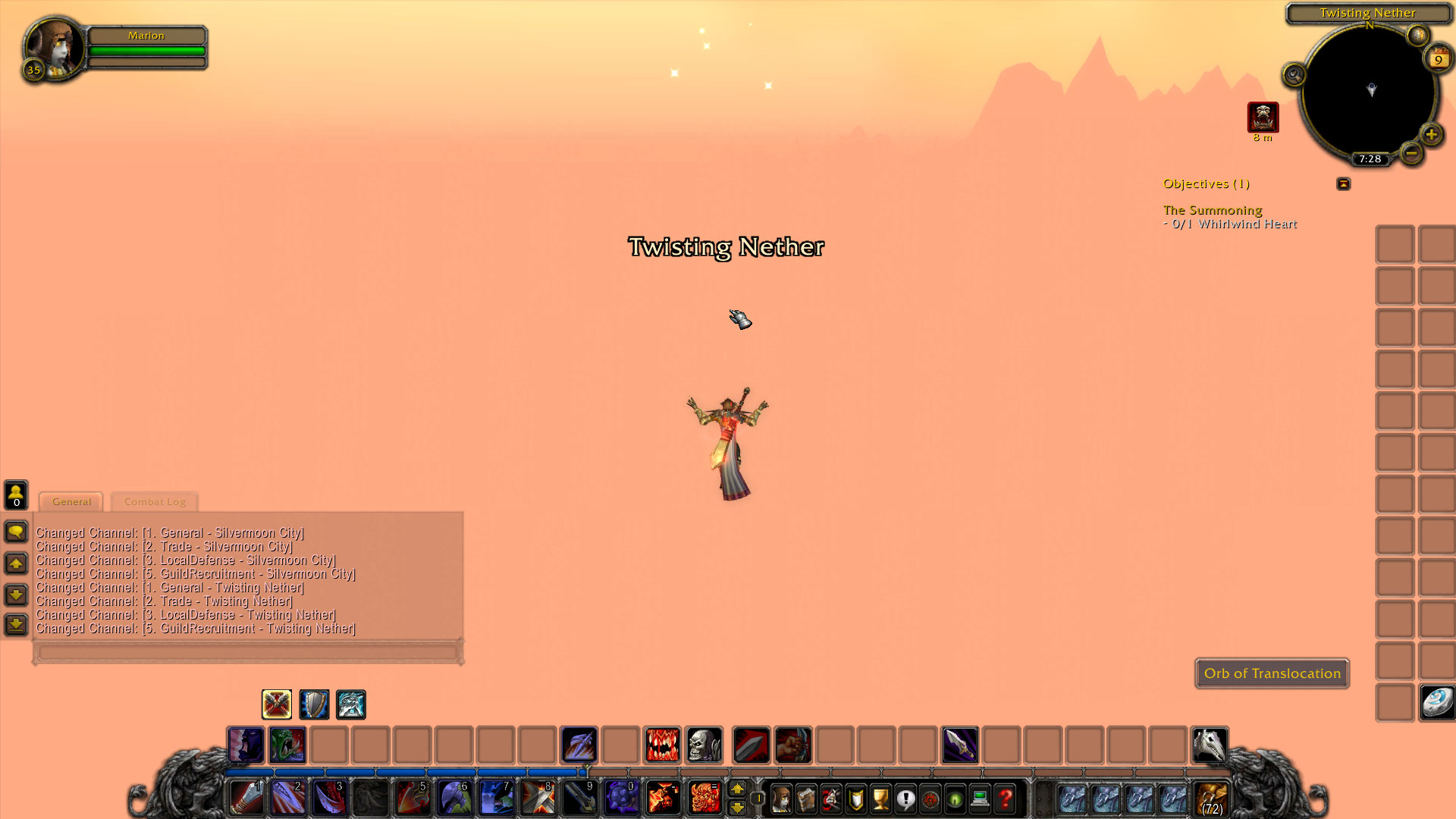1456x819 pixels.
Task: Open the character info panel
Action: pos(782,799)
